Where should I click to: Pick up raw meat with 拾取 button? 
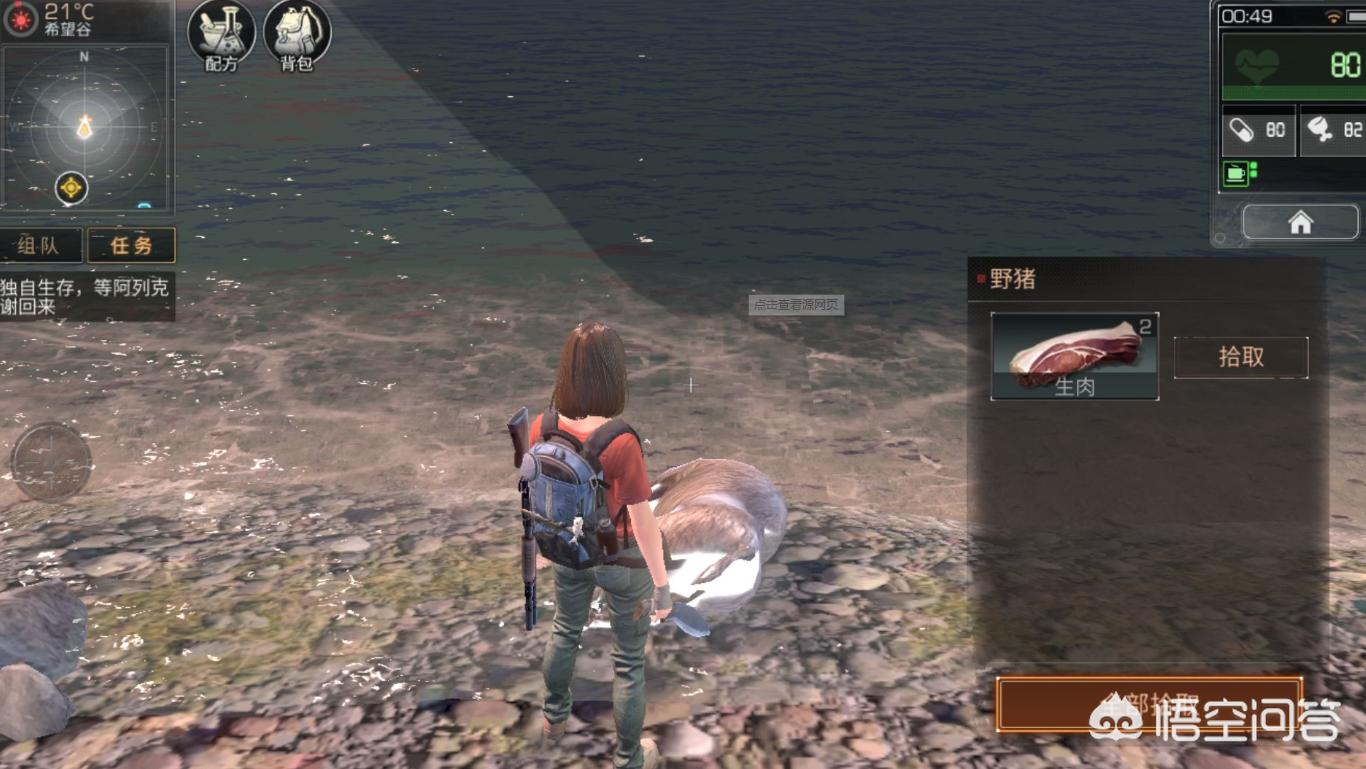tap(1240, 357)
